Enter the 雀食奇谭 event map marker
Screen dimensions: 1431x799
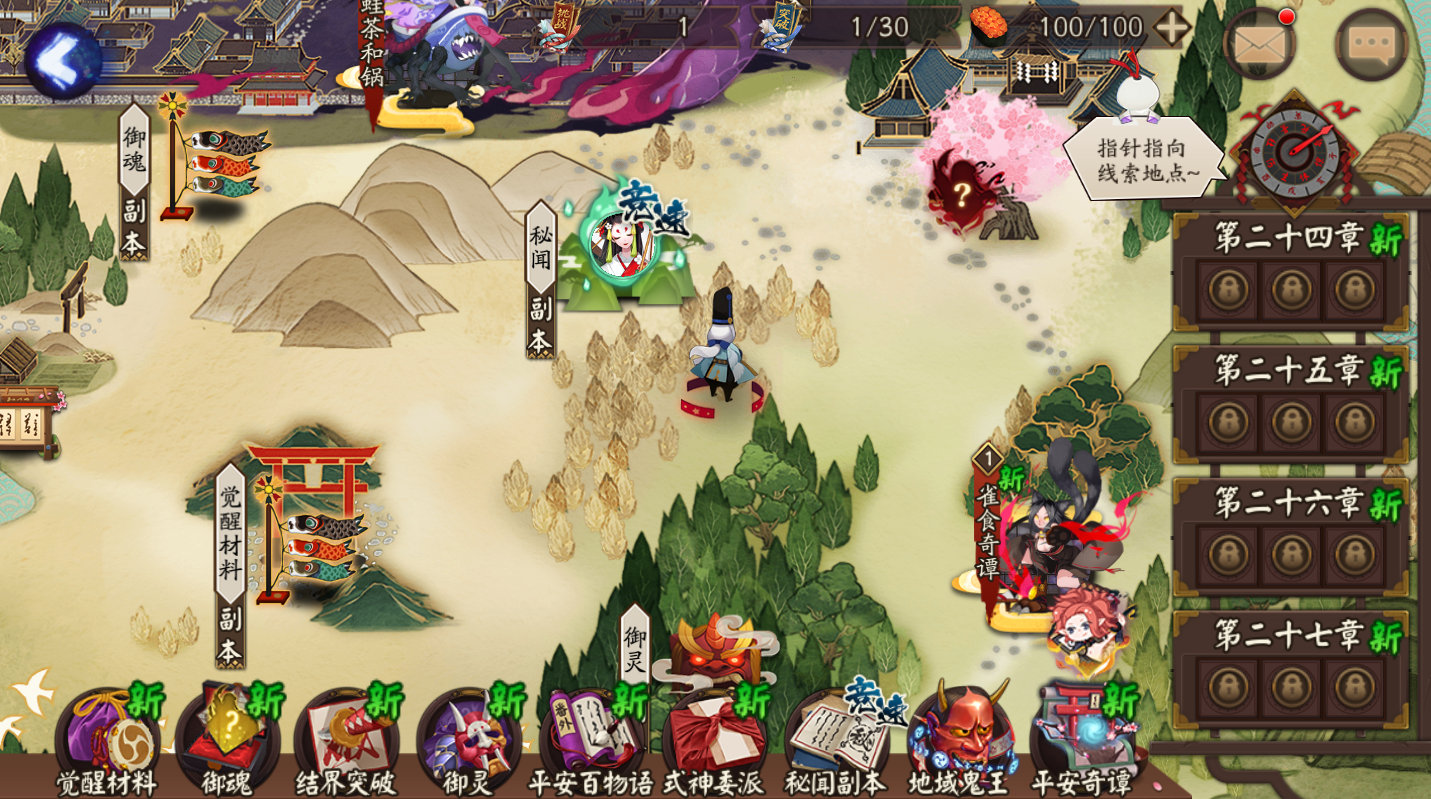pos(1050,540)
